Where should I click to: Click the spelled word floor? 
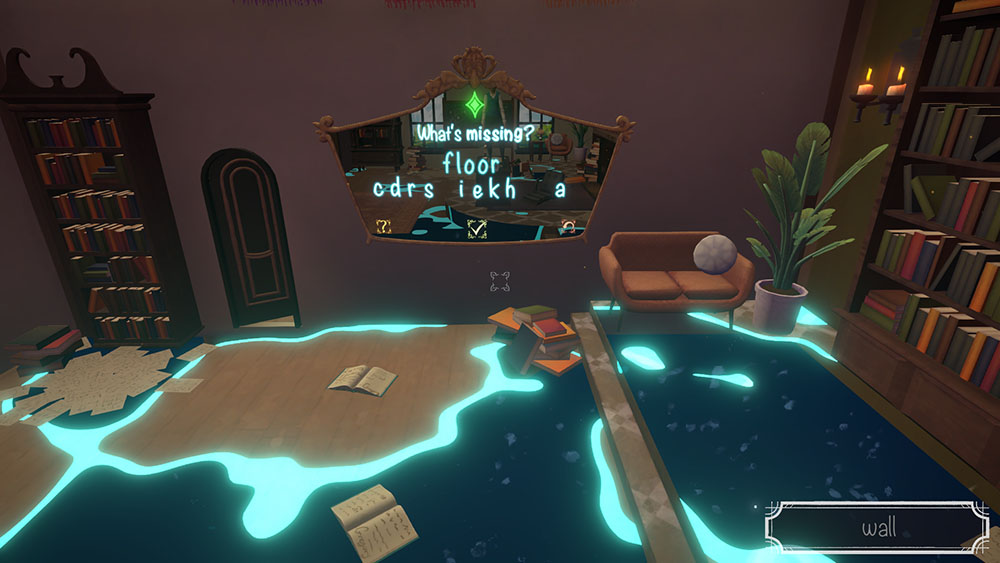[x=474, y=162]
